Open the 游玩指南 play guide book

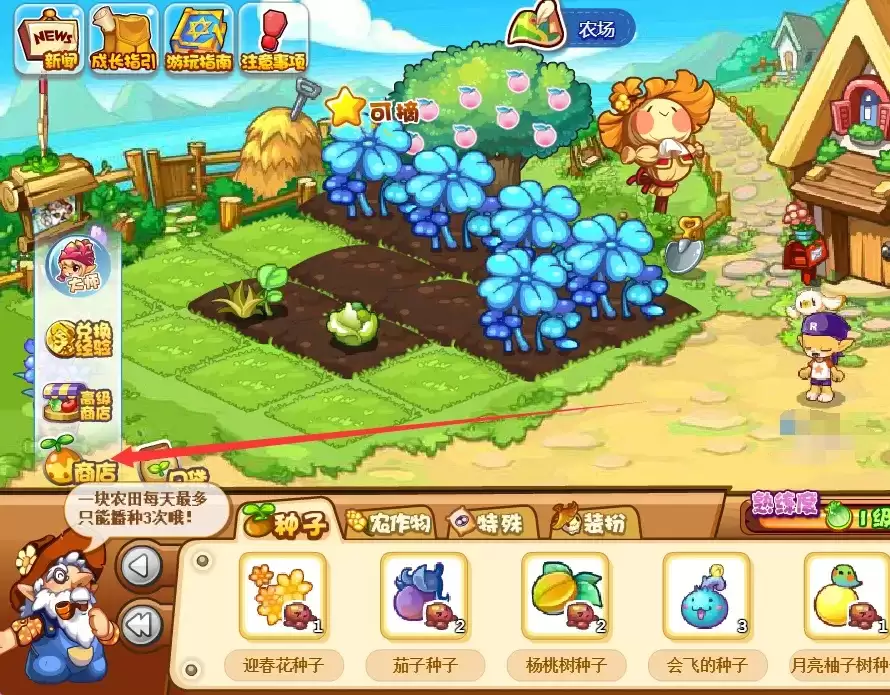pyautogui.click(x=199, y=39)
